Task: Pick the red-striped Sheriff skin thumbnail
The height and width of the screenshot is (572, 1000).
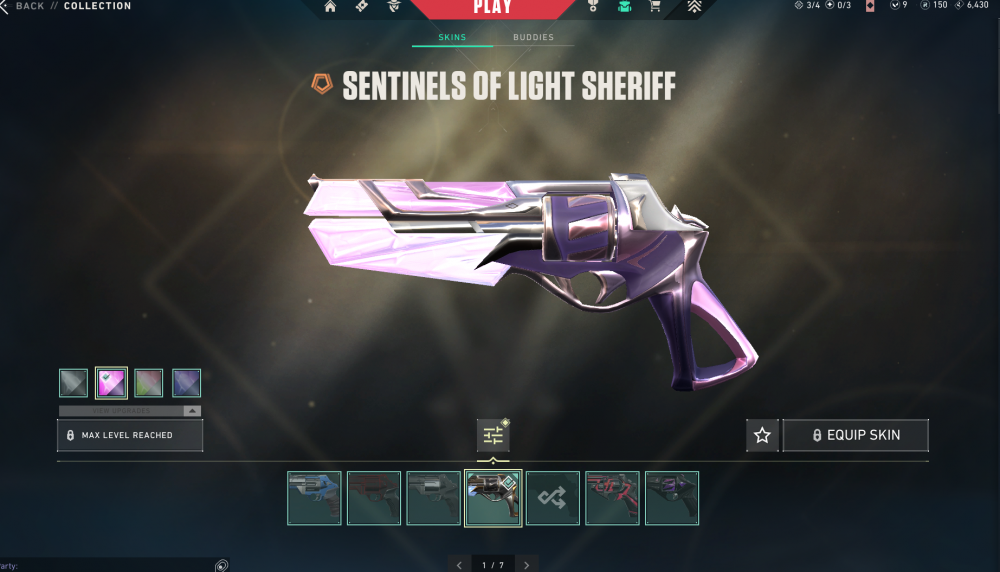Action: click(612, 498)
